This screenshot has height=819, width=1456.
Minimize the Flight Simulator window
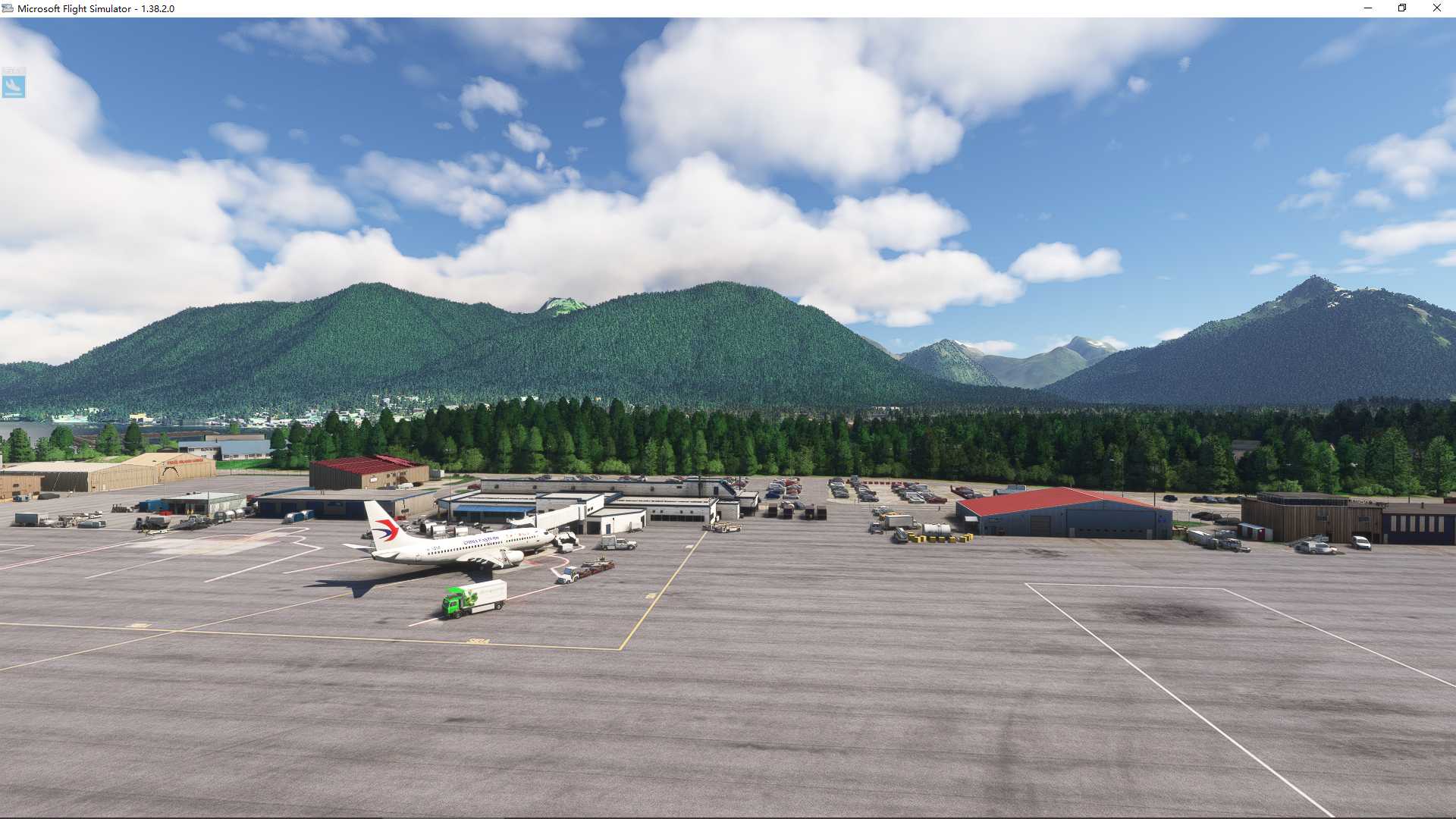pyautogui.click(x=1368, y=8)
